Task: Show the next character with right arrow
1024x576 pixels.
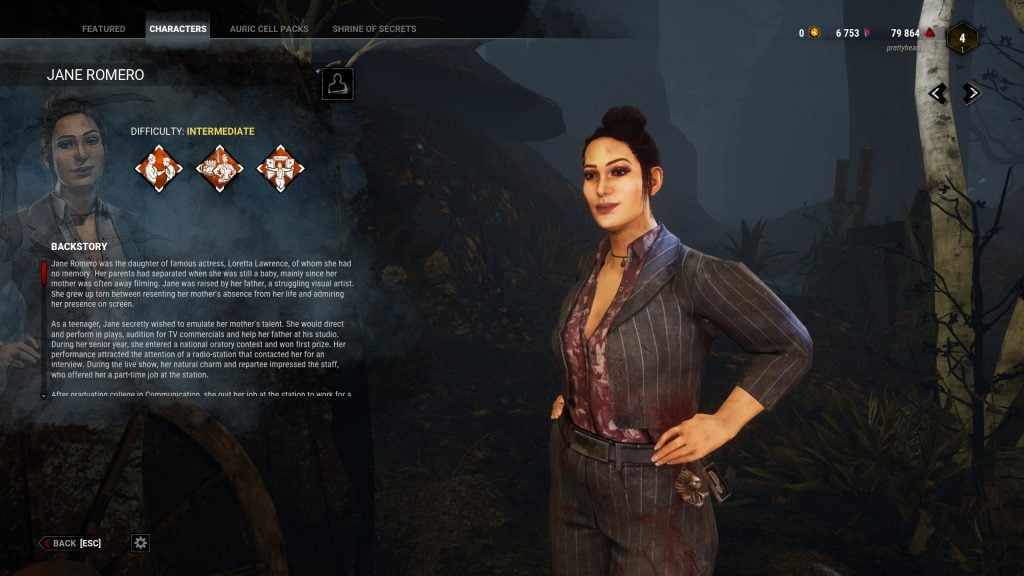Action: click(971, 93)
